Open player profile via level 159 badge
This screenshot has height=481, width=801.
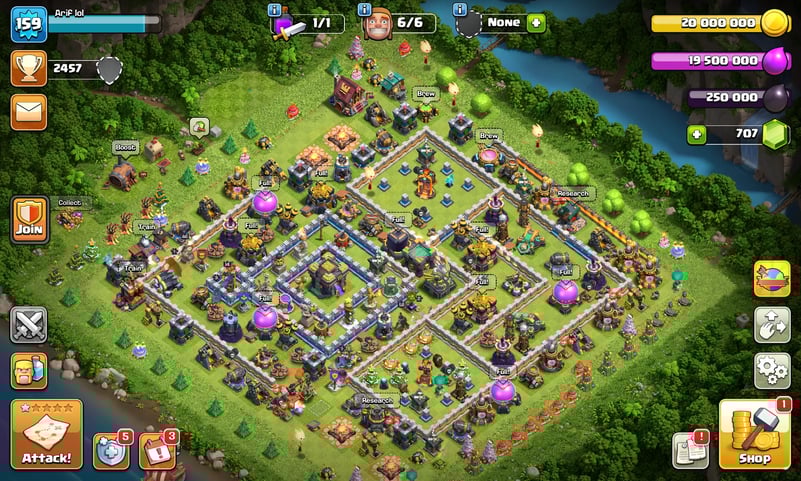click(29, 23)
